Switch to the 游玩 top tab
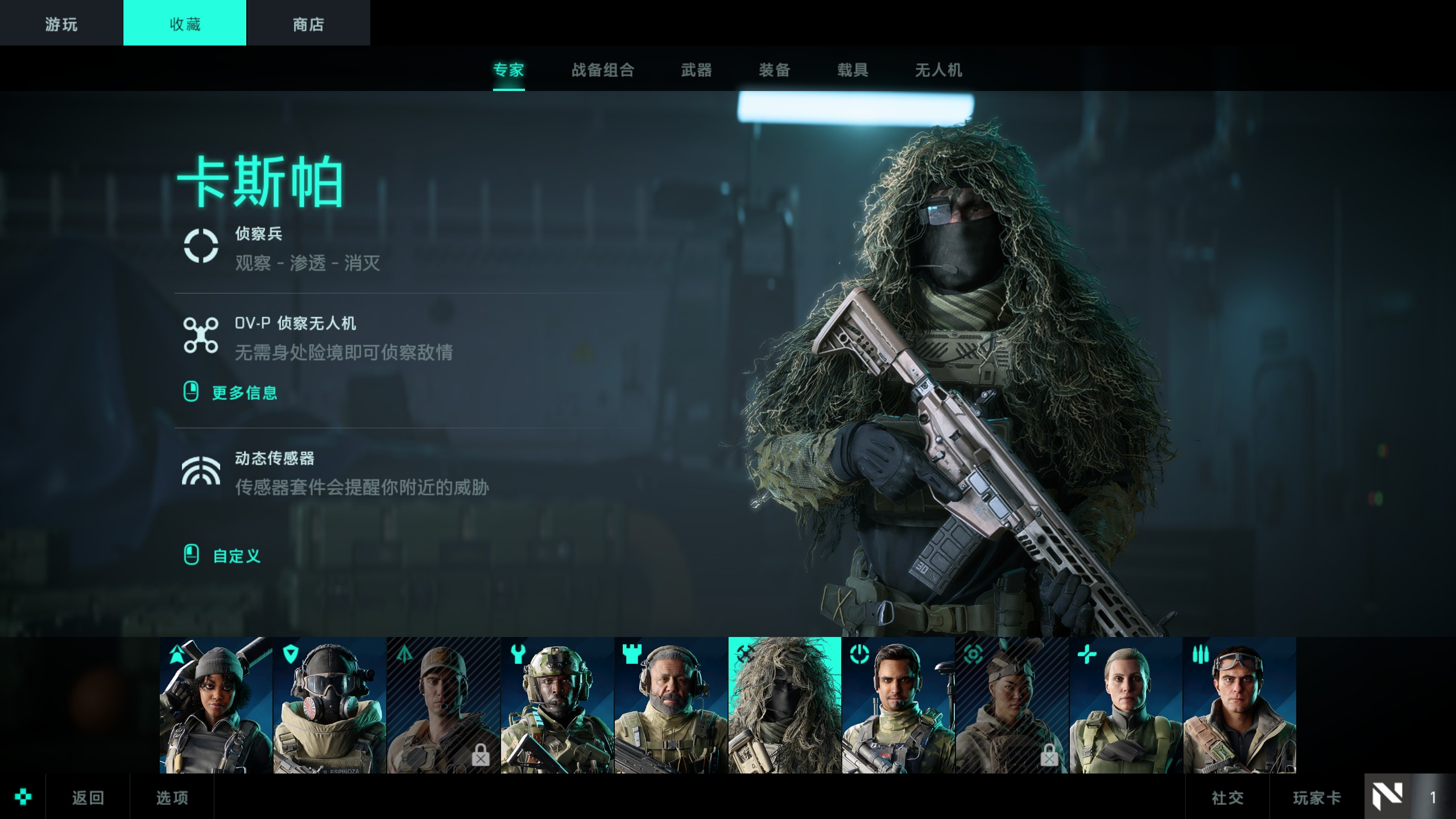This screenshot has width=1456, height=819. coord(61,23)
